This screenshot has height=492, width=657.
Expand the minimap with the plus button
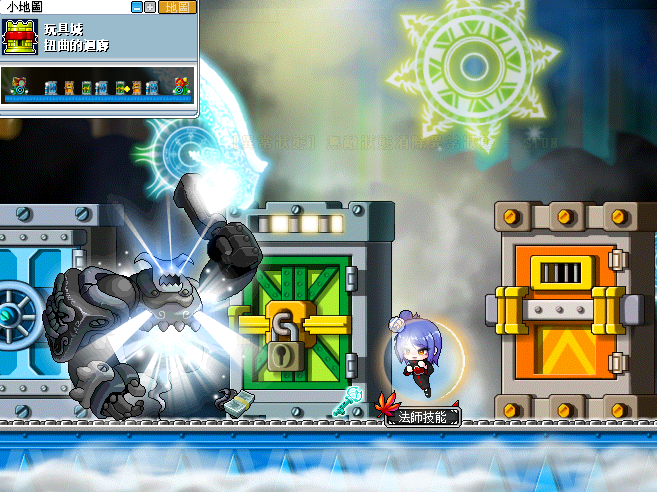pos(150,7)
